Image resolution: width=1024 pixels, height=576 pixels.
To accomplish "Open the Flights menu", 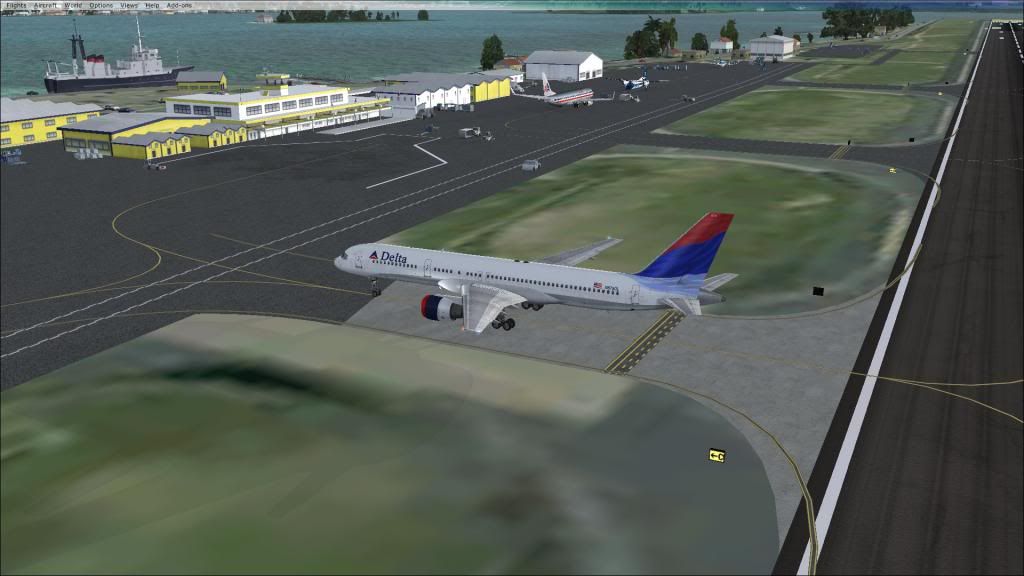I will 15,5.
